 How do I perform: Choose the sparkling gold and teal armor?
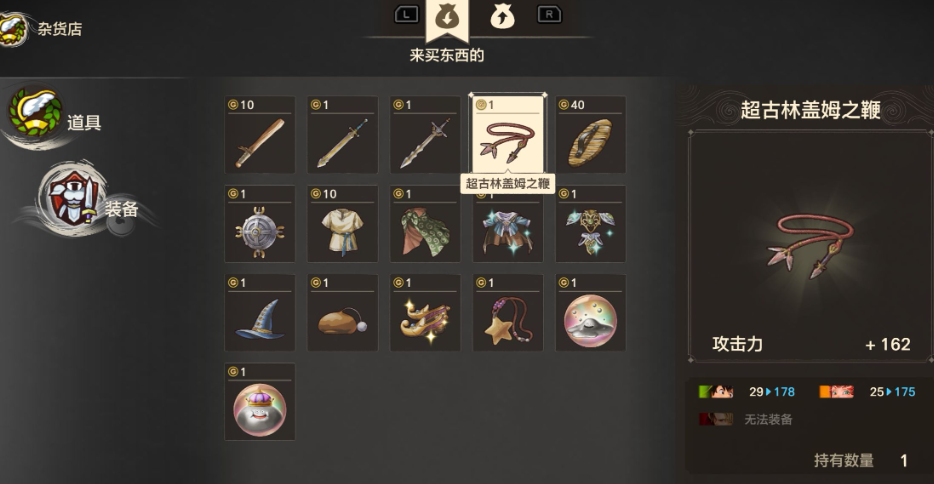coord(591,226)
